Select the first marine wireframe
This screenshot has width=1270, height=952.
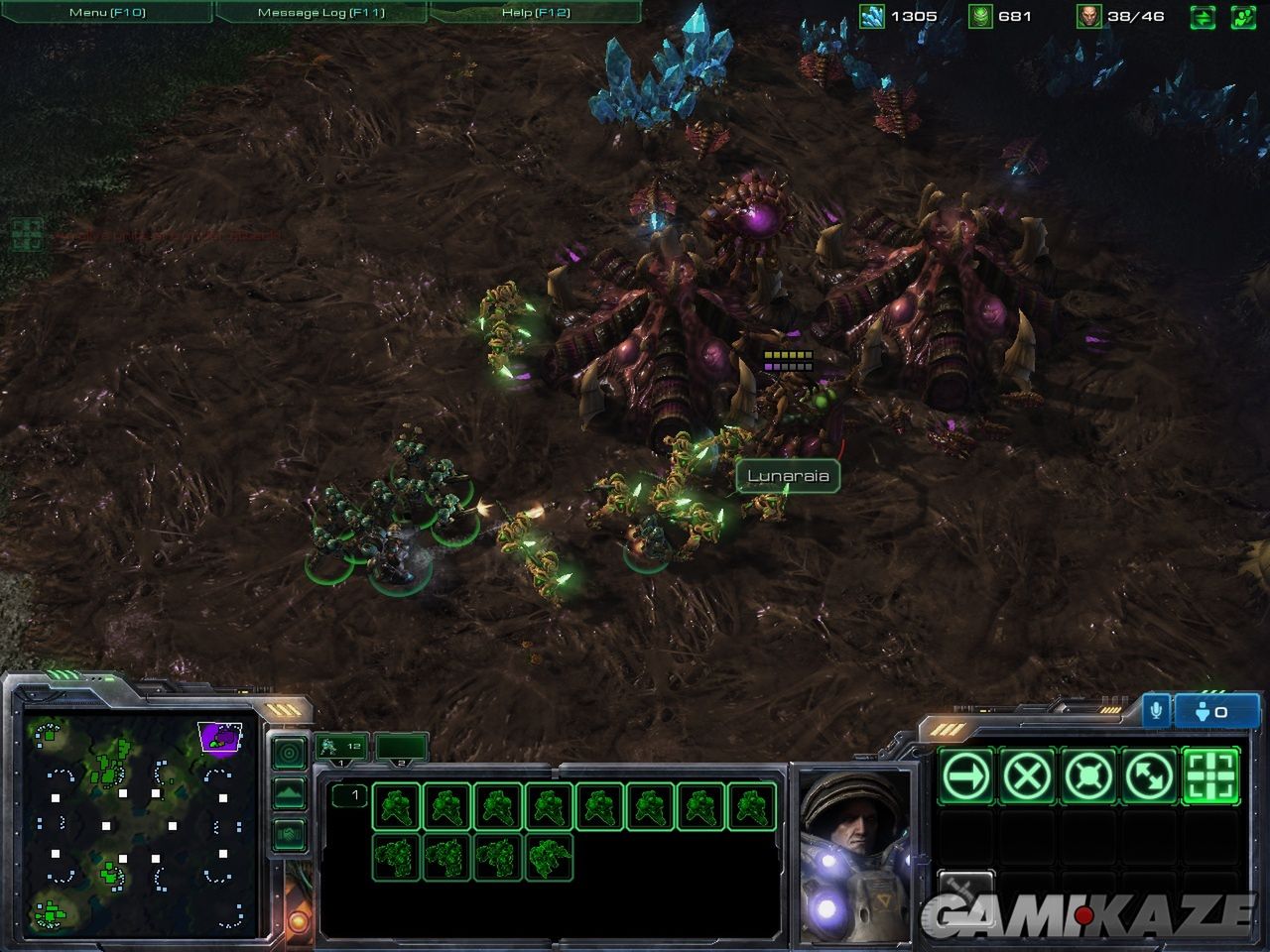pos(396,806)
